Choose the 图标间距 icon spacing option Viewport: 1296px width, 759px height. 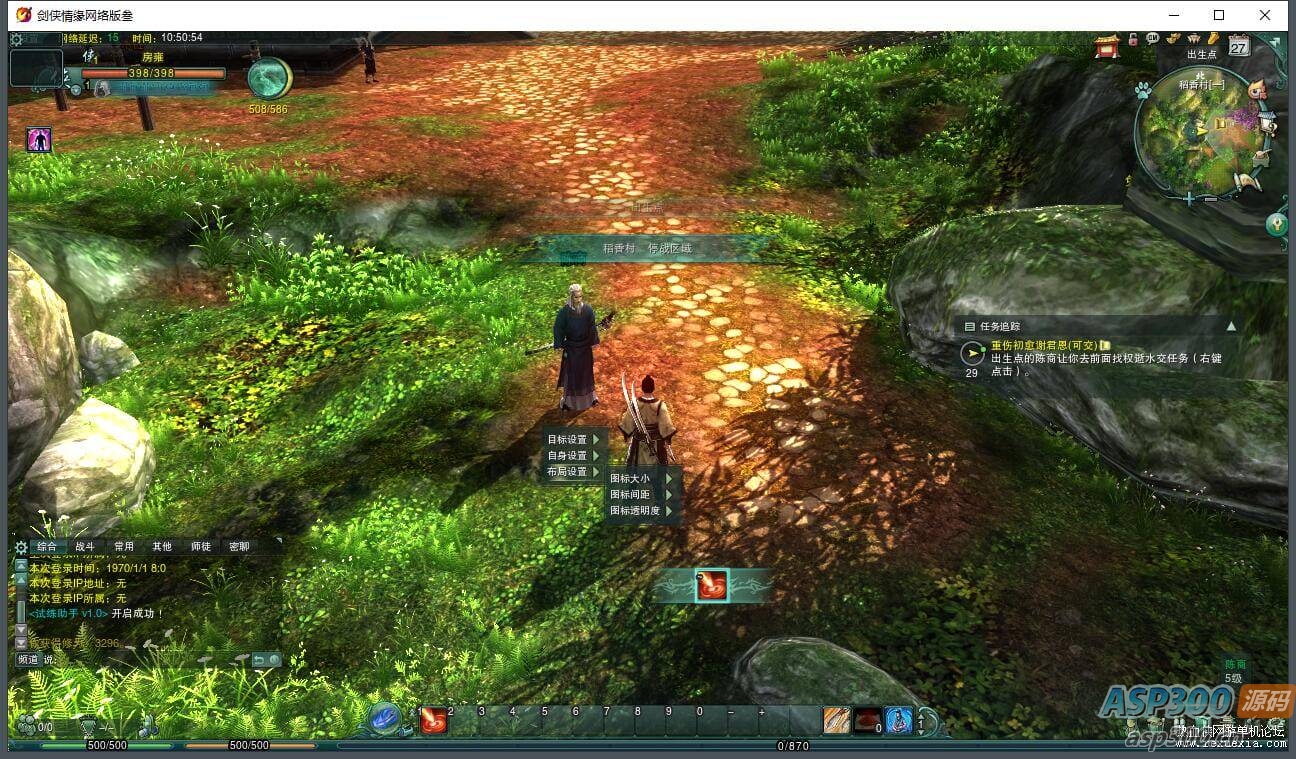pos(636,494)
